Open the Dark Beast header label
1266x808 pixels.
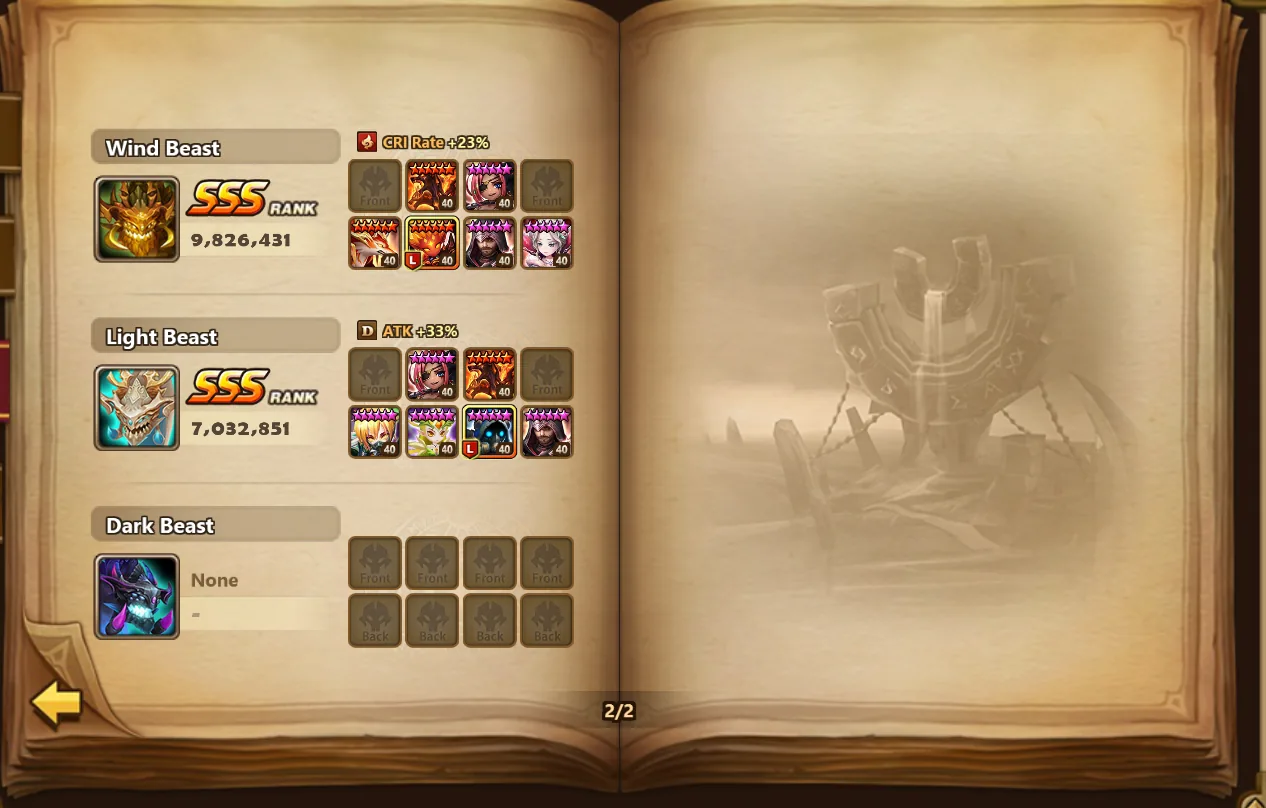coord(215,526)
